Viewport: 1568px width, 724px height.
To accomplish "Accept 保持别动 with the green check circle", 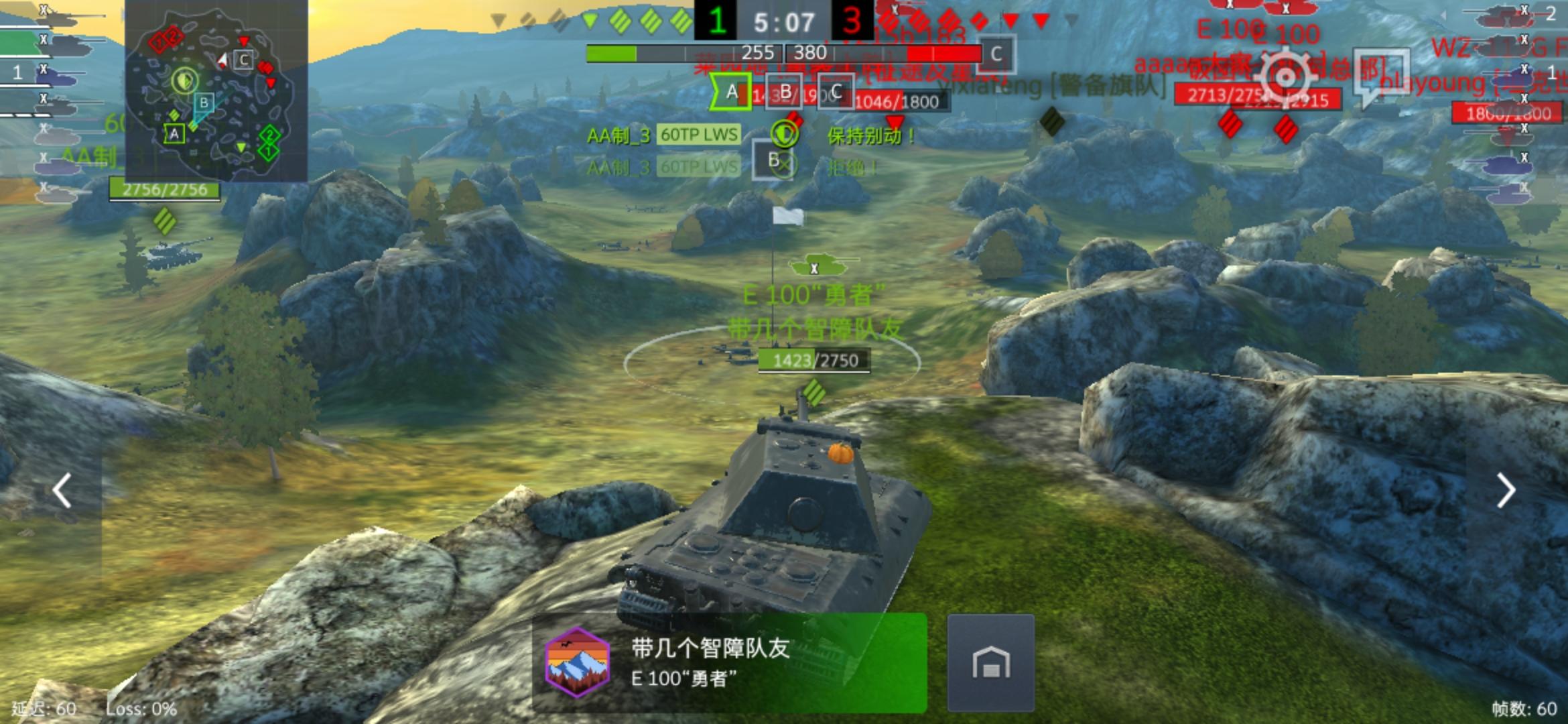I will pos(785,133).
